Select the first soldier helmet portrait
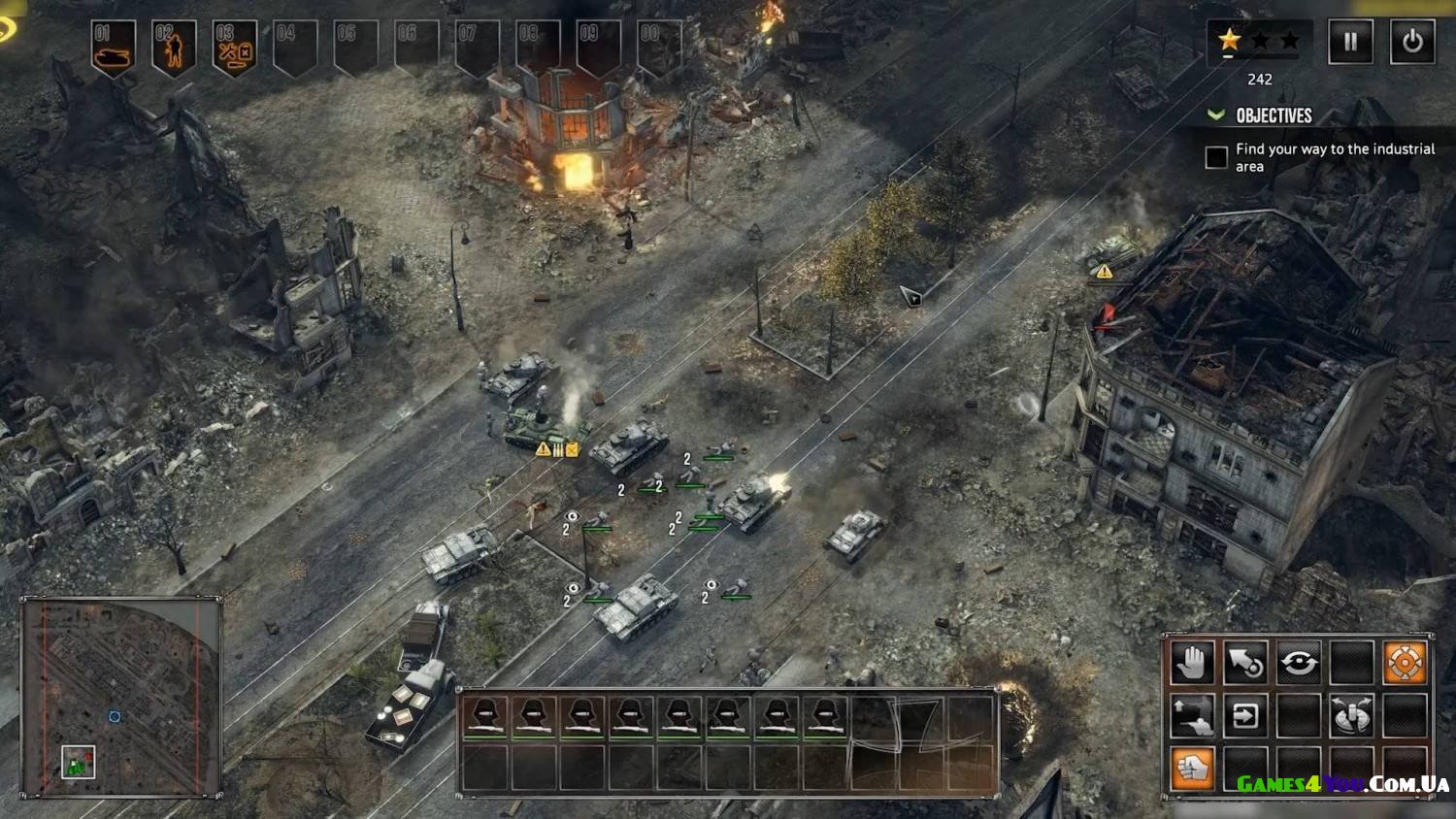The width and height of the screenshot is (1456, 819). (x=485, y=718)
